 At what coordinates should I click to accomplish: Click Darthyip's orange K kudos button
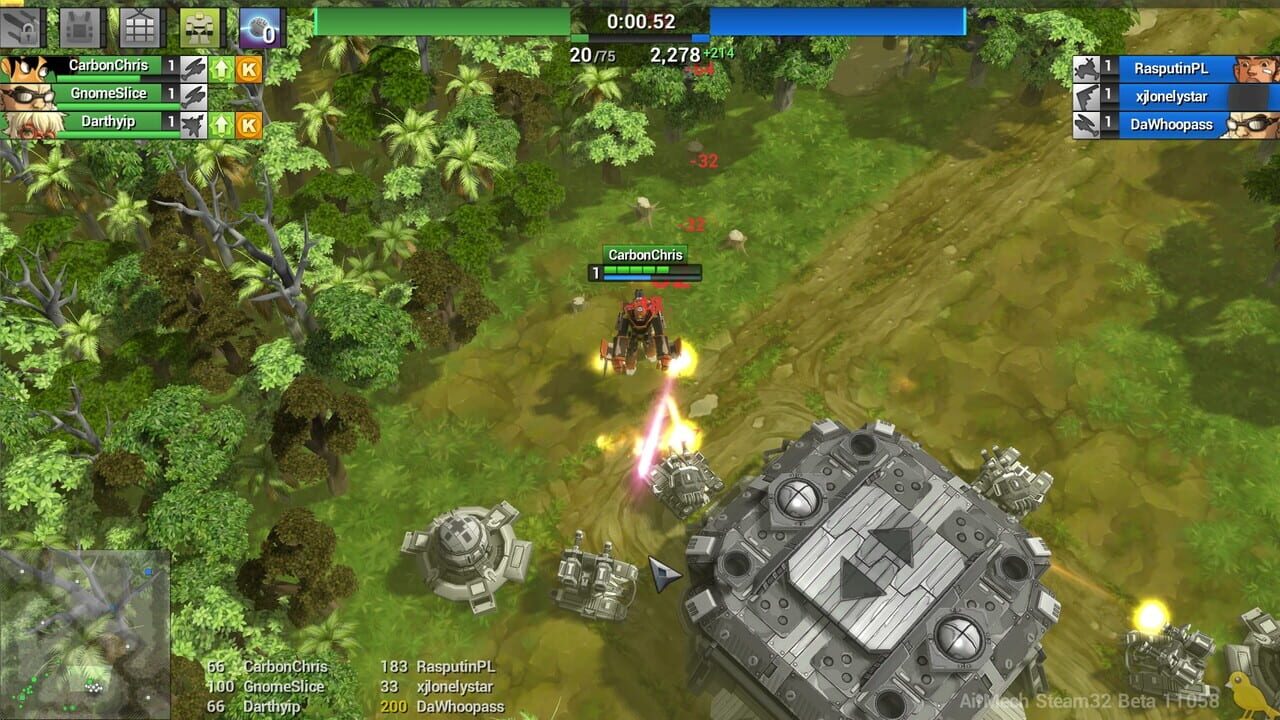(x=250, y=124)
